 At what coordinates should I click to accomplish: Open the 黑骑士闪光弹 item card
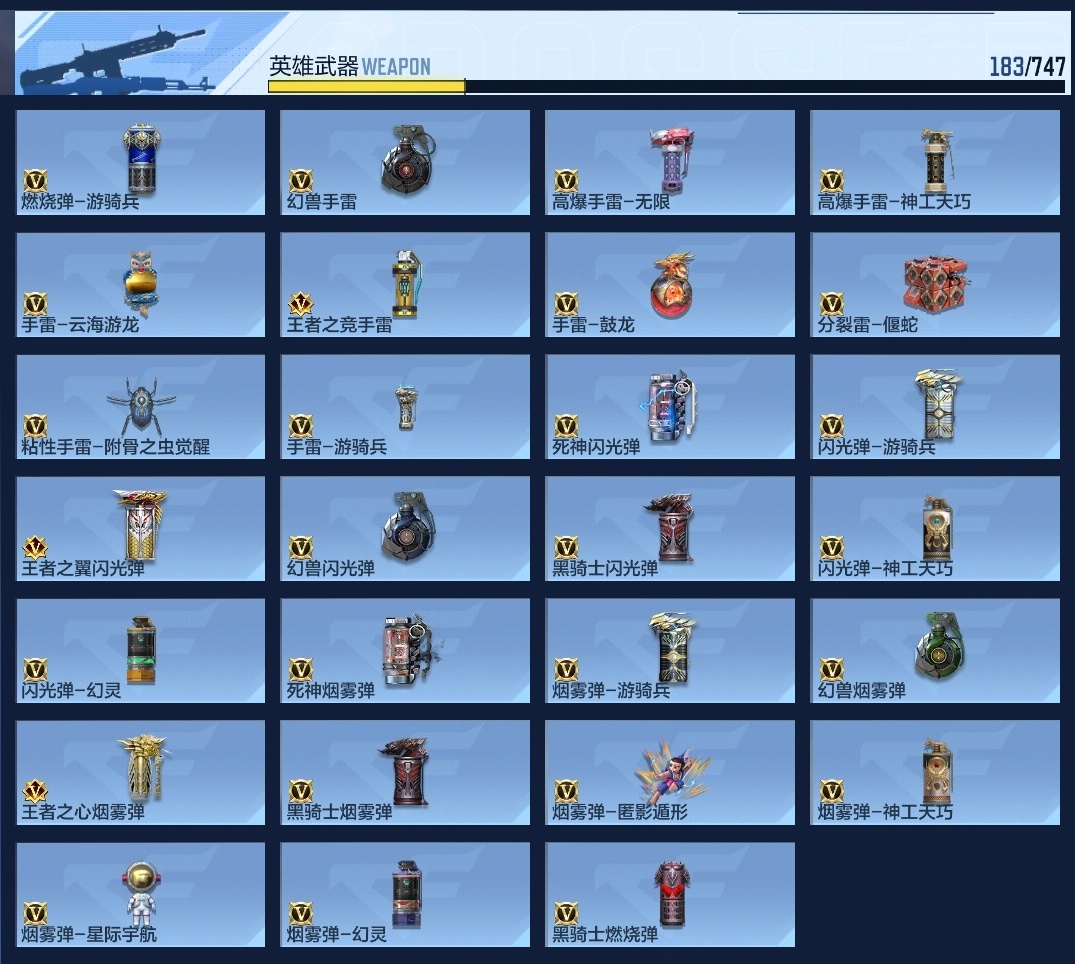point(670,529)
